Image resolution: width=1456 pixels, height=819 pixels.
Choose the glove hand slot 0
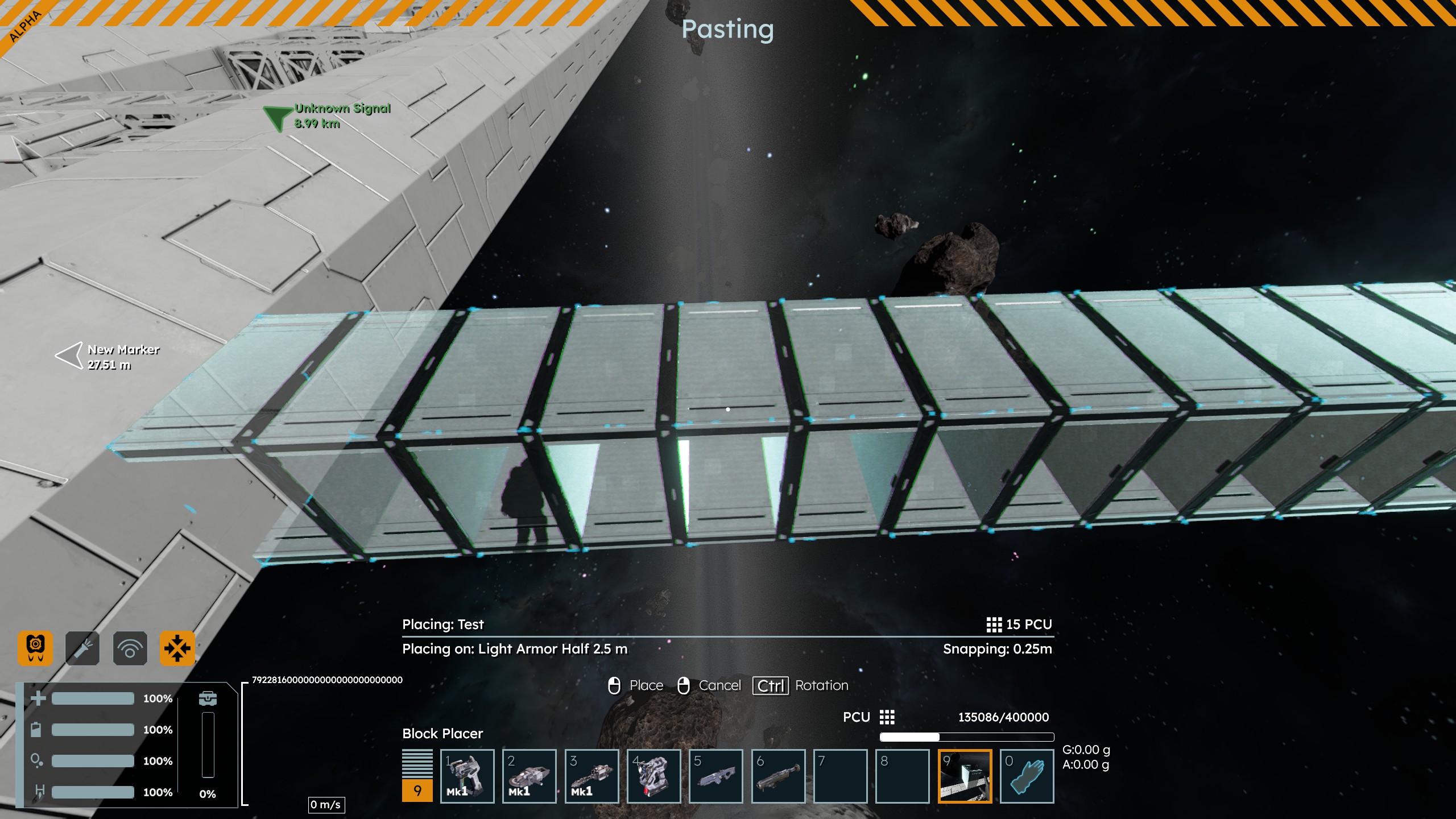[1027, 776]
